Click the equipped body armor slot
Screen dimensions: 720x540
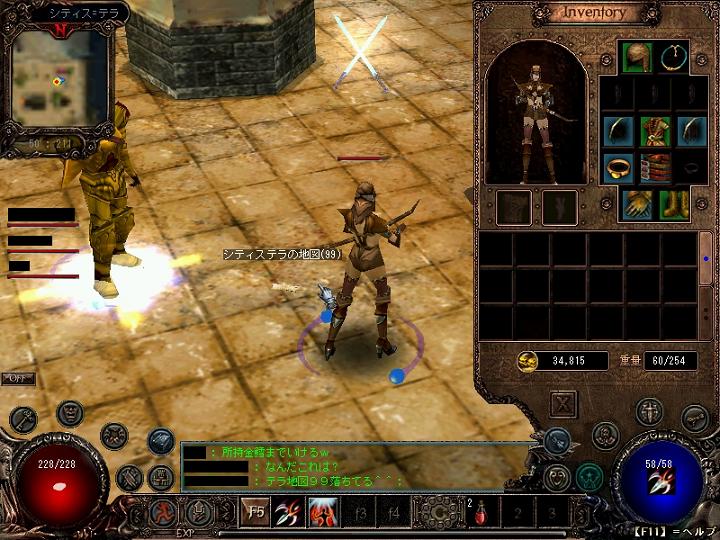[x=655, y=131]
